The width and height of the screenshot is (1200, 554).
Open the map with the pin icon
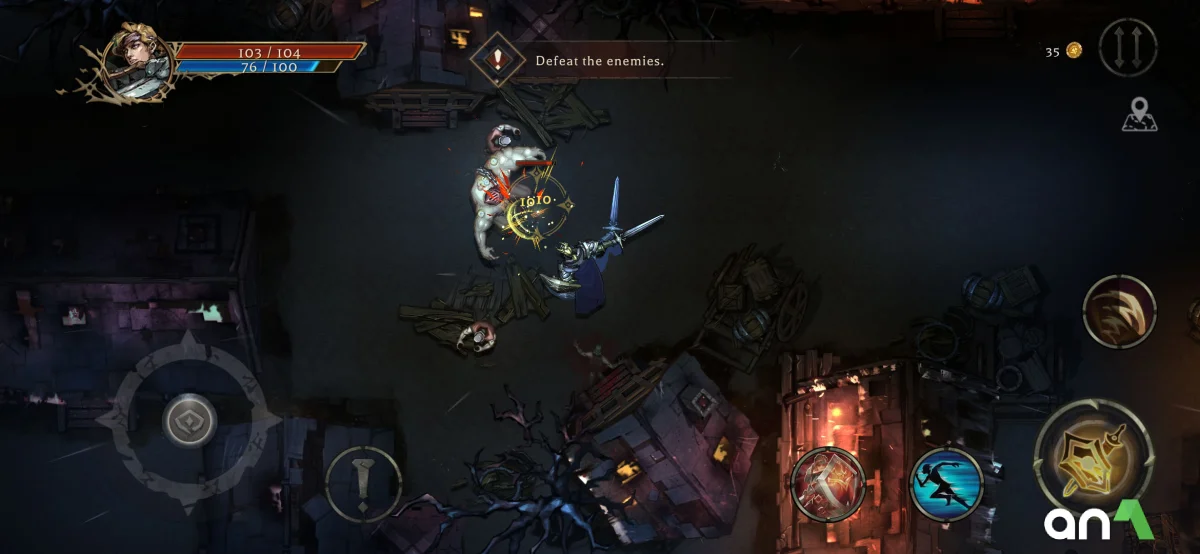pyautogui.click(x=1139, y=115)
